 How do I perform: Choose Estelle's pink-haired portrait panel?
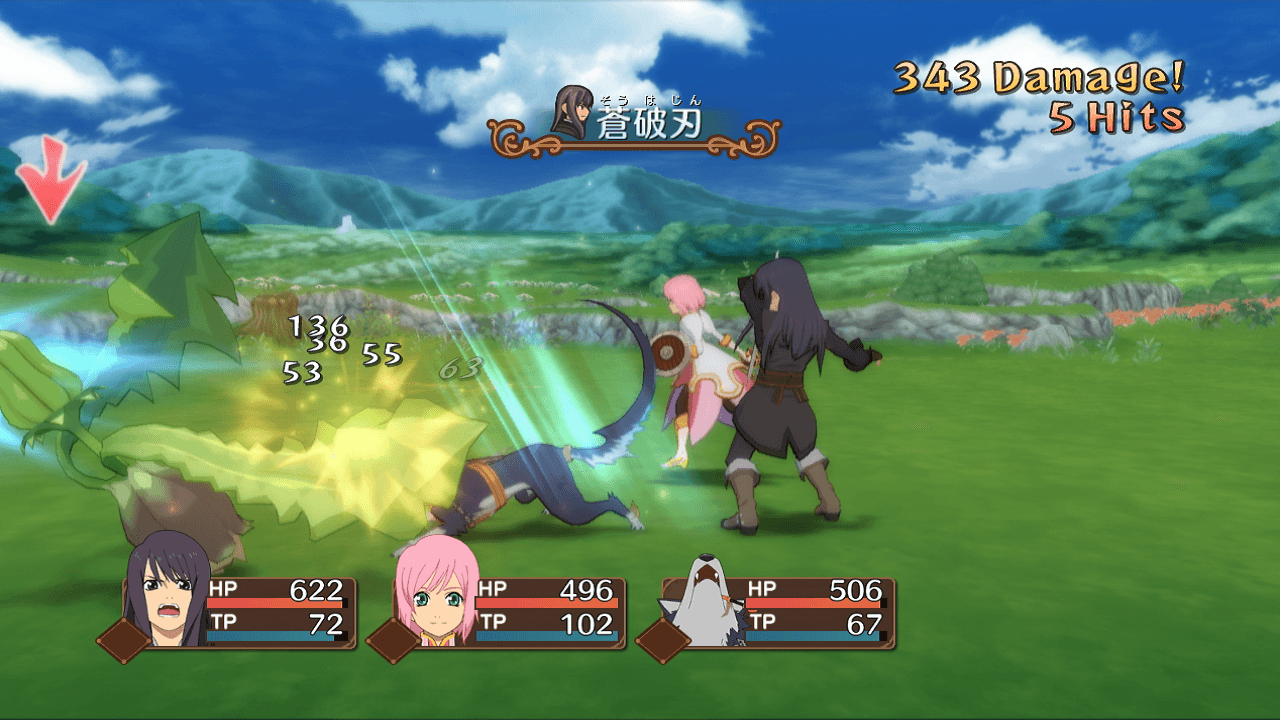[432, 600]
